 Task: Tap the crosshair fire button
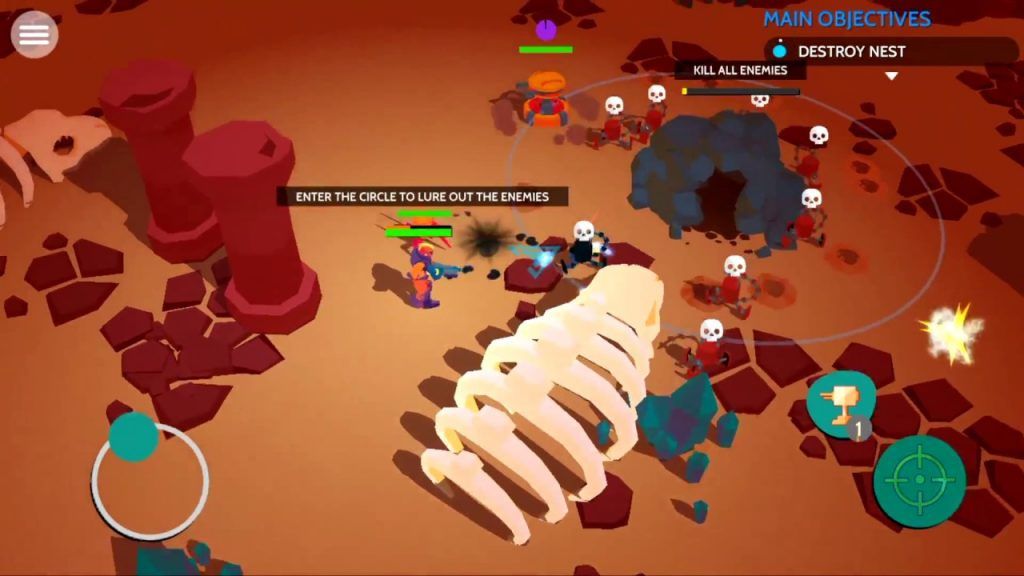coord(919,481)
